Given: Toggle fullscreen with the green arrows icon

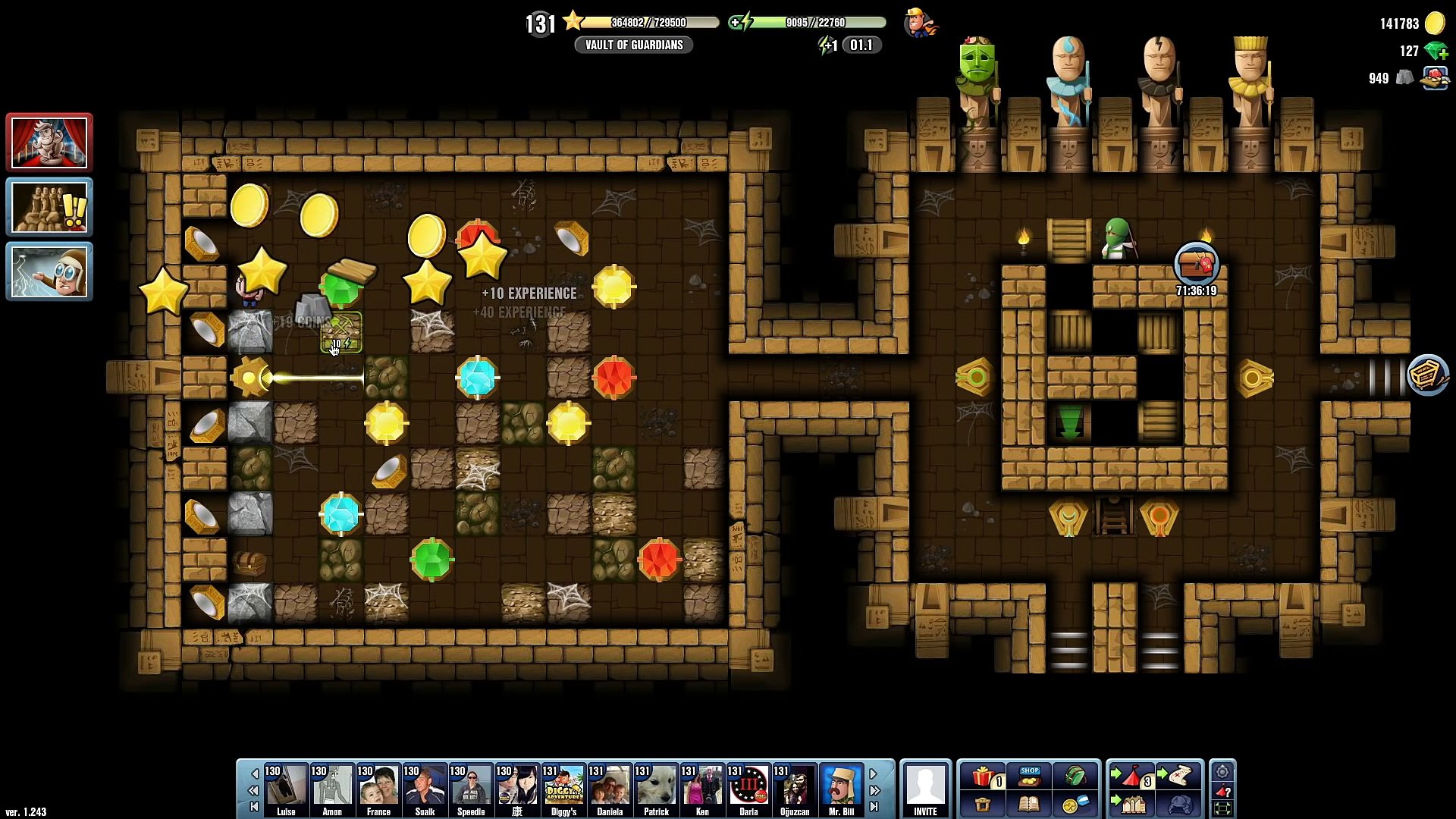Looking at the screenshot, I should pos(1222,808).
